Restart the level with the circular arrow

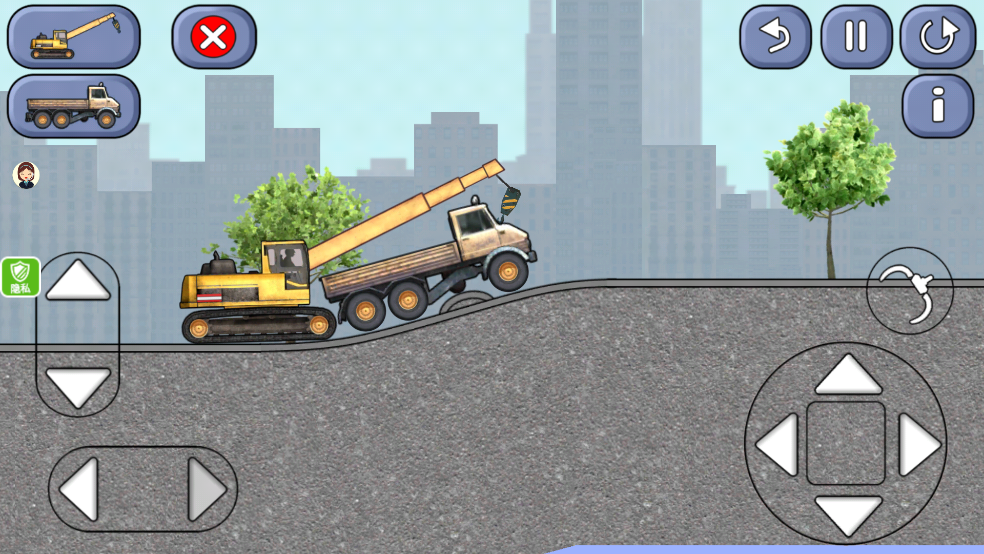937,37
